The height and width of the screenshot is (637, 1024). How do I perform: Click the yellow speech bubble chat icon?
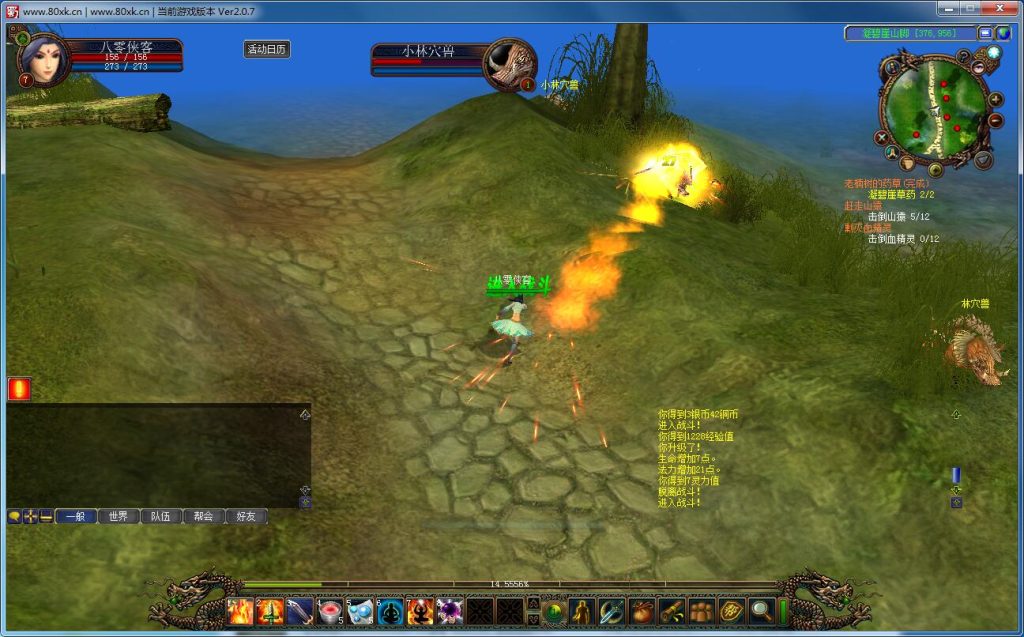(x=14, y=516)
